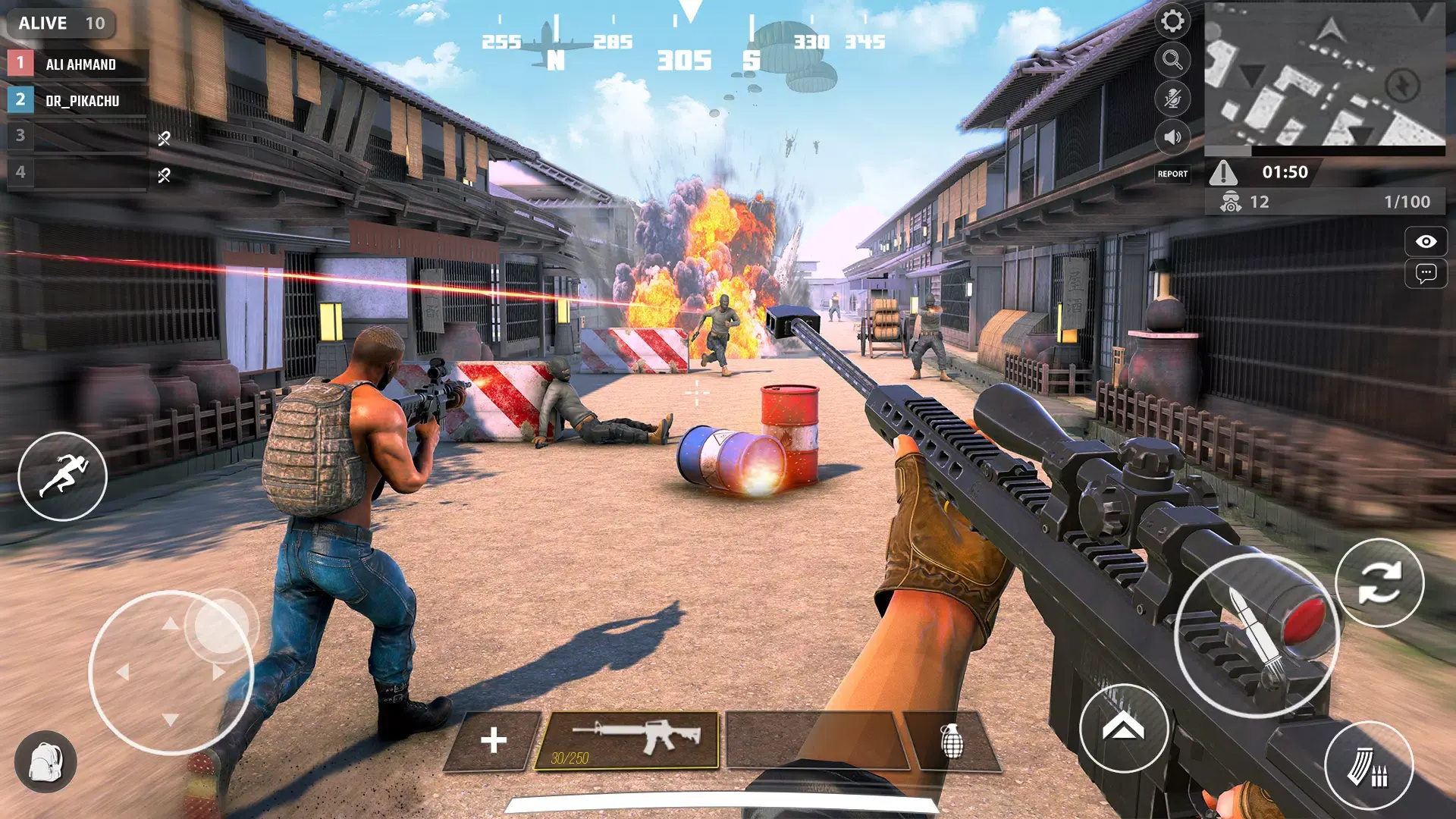
Task: Toggle the eye spectate icon
Action: [x=1426, y=241]
